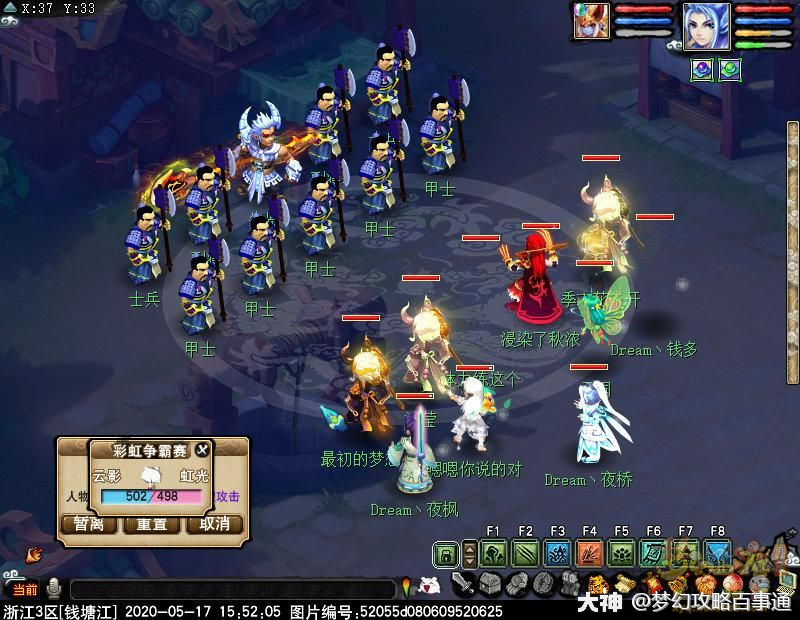
Task: Use the F6 scroll skill slot
Action: 653,554
